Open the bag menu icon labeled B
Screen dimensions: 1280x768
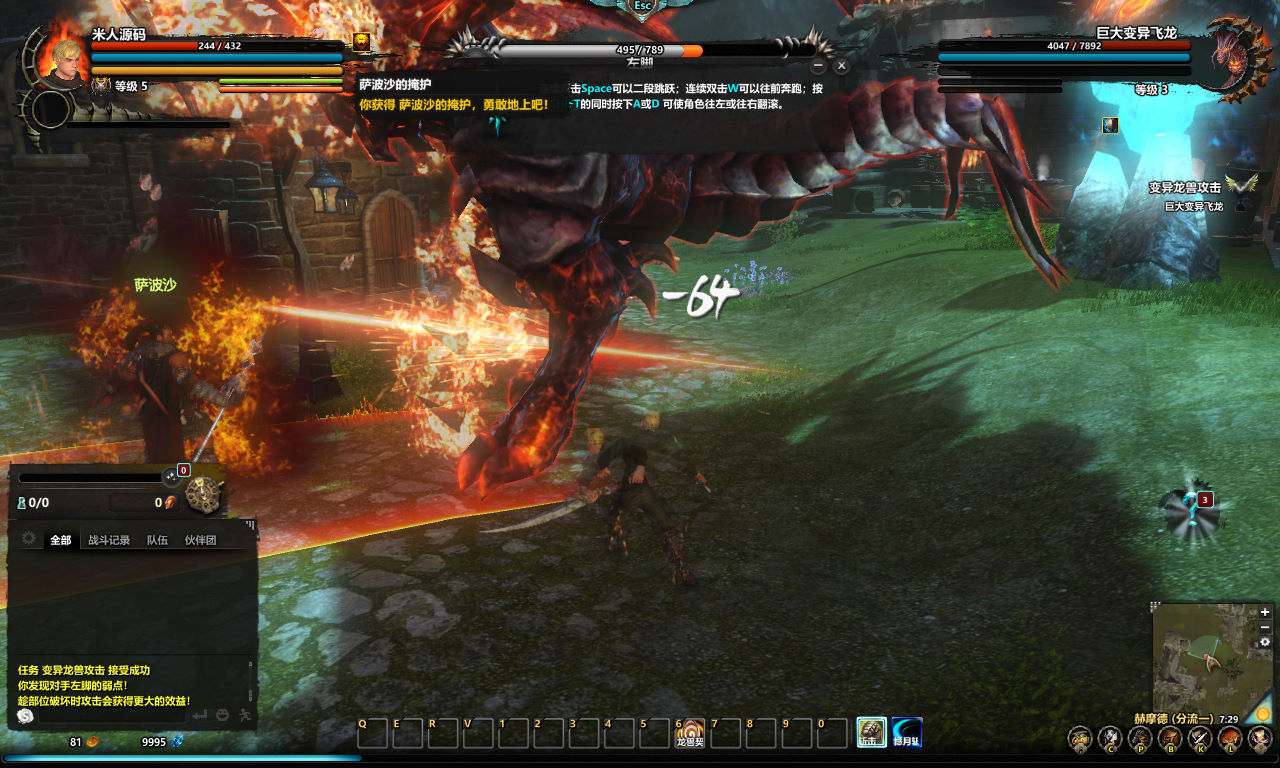tap(1169, 739)
